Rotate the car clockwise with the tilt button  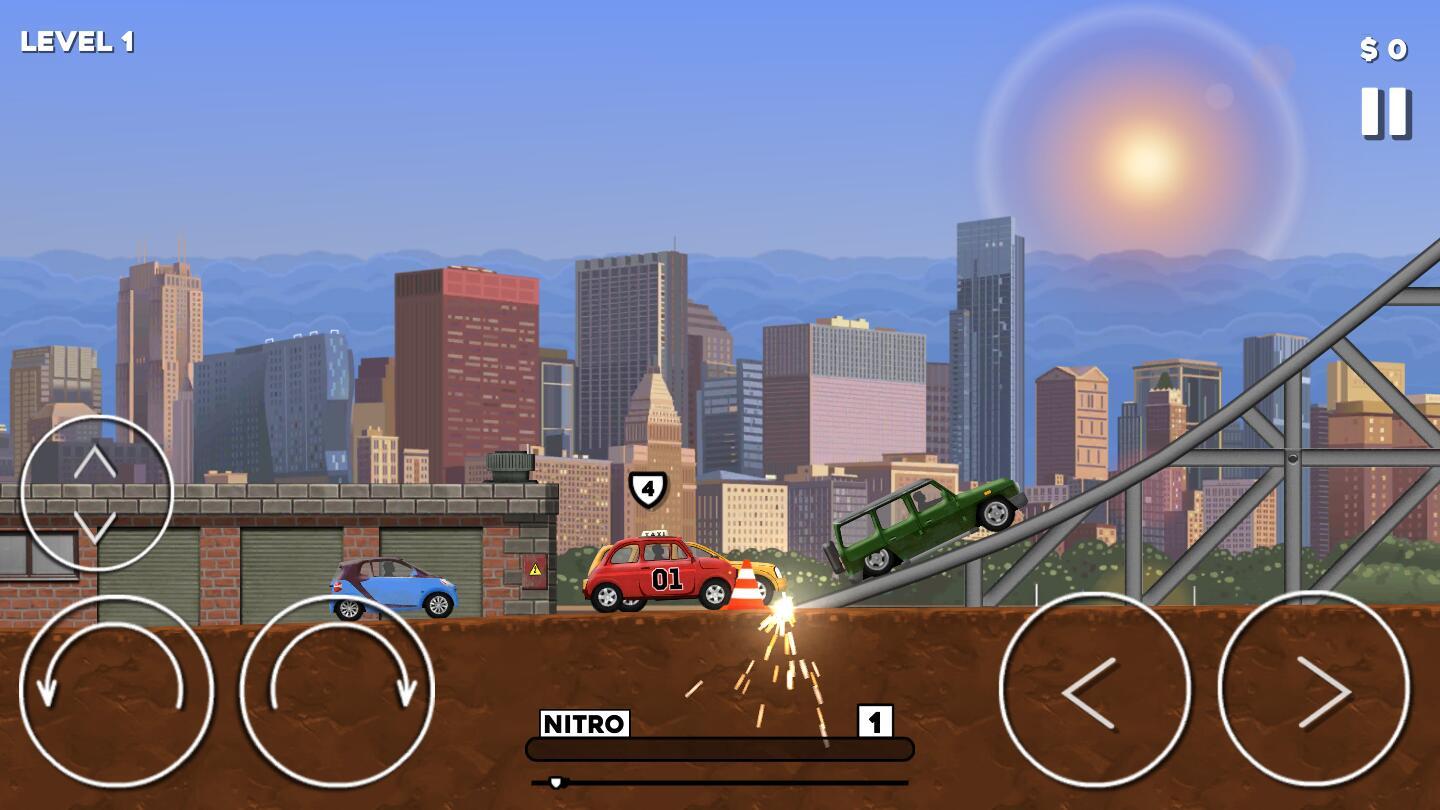pyautogui.click(x=337, y=691)
